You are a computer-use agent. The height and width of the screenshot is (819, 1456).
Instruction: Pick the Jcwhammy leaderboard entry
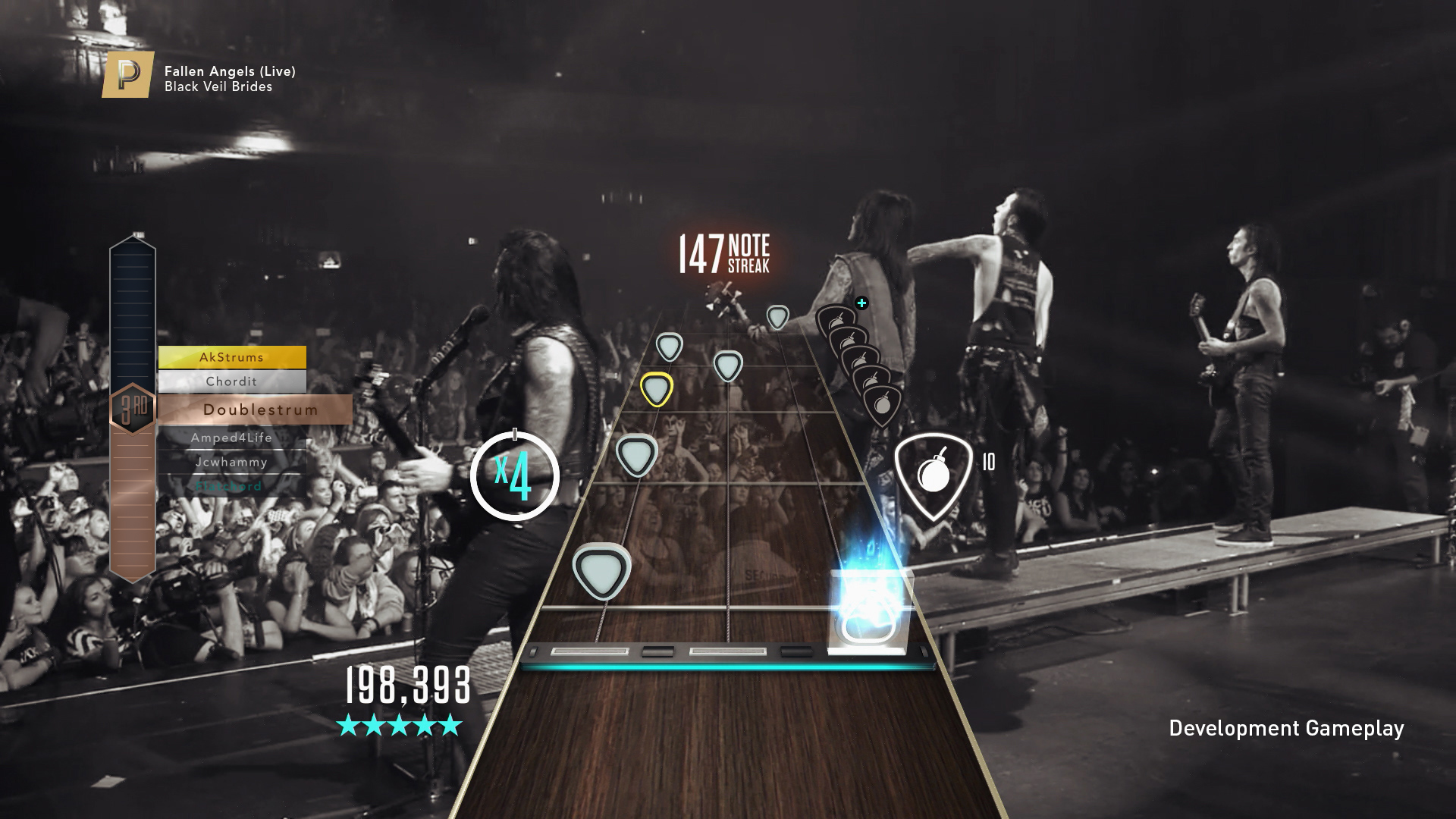[x=232, y=462]
